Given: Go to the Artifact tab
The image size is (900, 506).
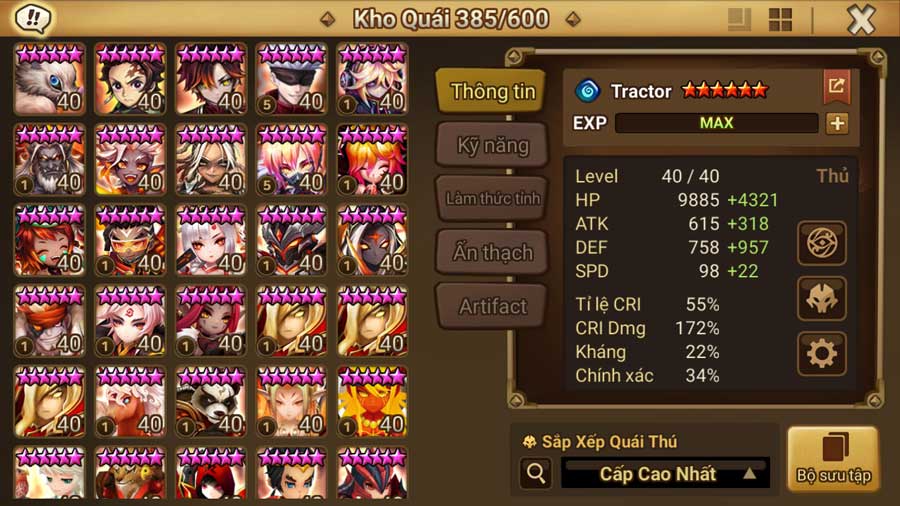Looking at the screenshot, I should point(492,306).
